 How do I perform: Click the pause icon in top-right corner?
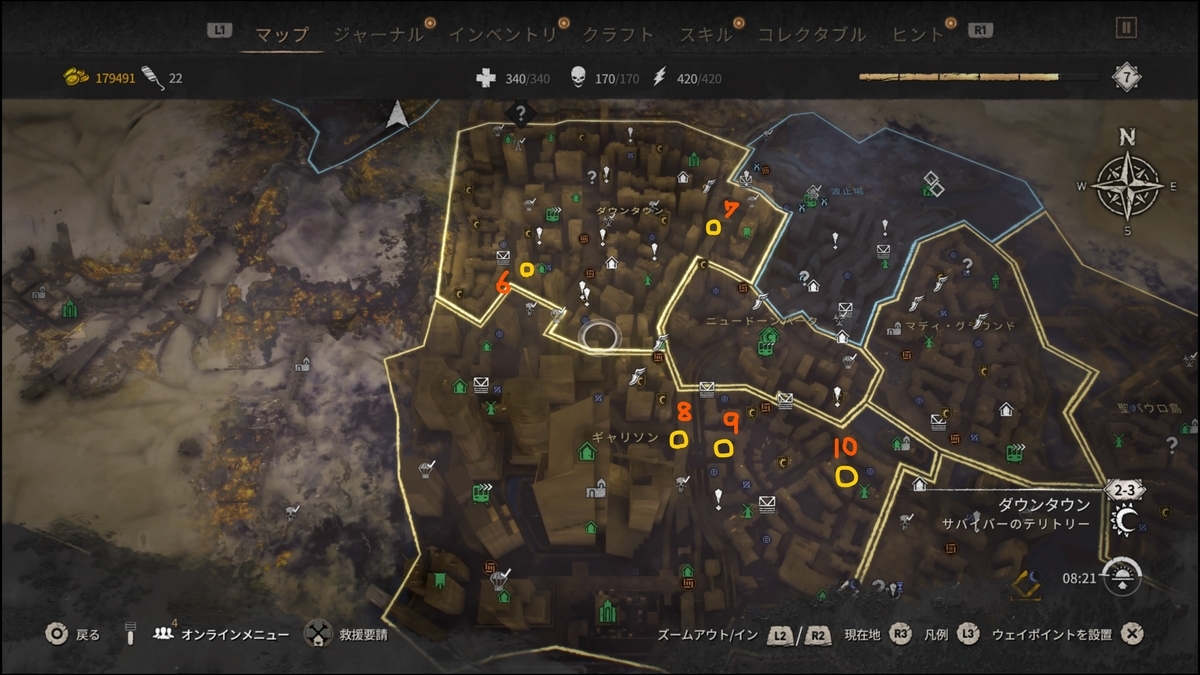pos(1126,28)
